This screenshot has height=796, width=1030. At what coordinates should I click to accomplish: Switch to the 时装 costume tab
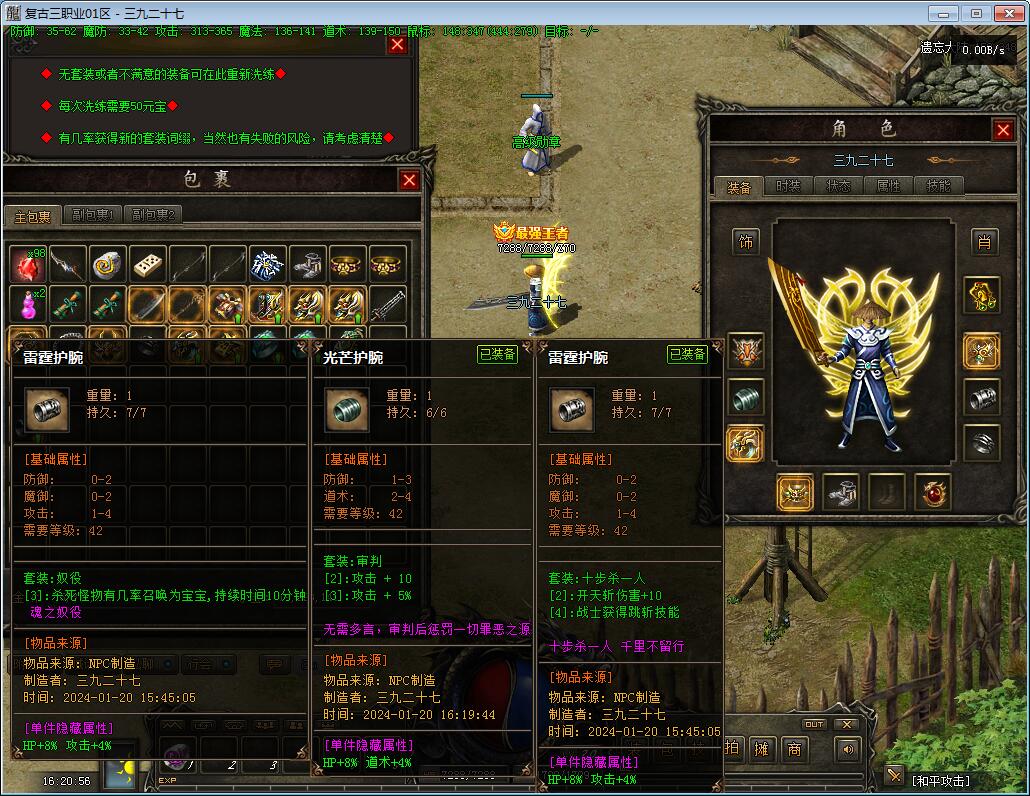[788, 186]
